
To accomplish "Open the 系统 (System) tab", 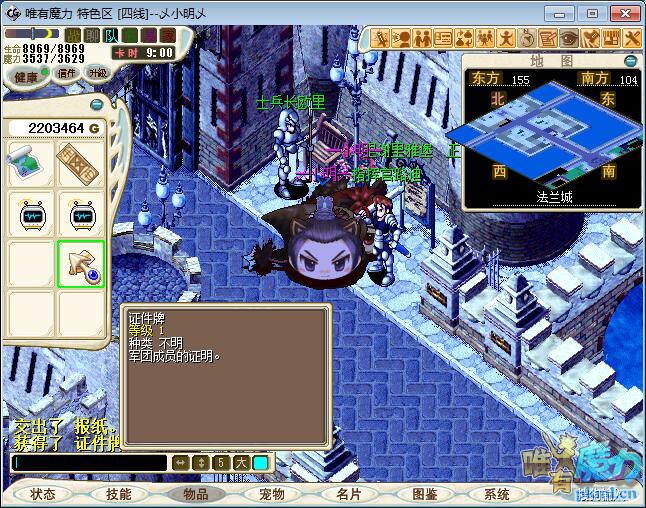I will pyautogui.click(x=497, y=494).
